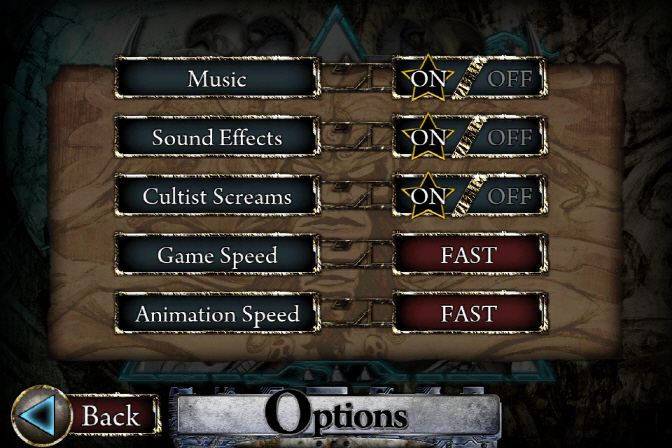The image size is (672, 448).
Task: Change the Game Speed FAST setting
Action: tap(468, 255)
